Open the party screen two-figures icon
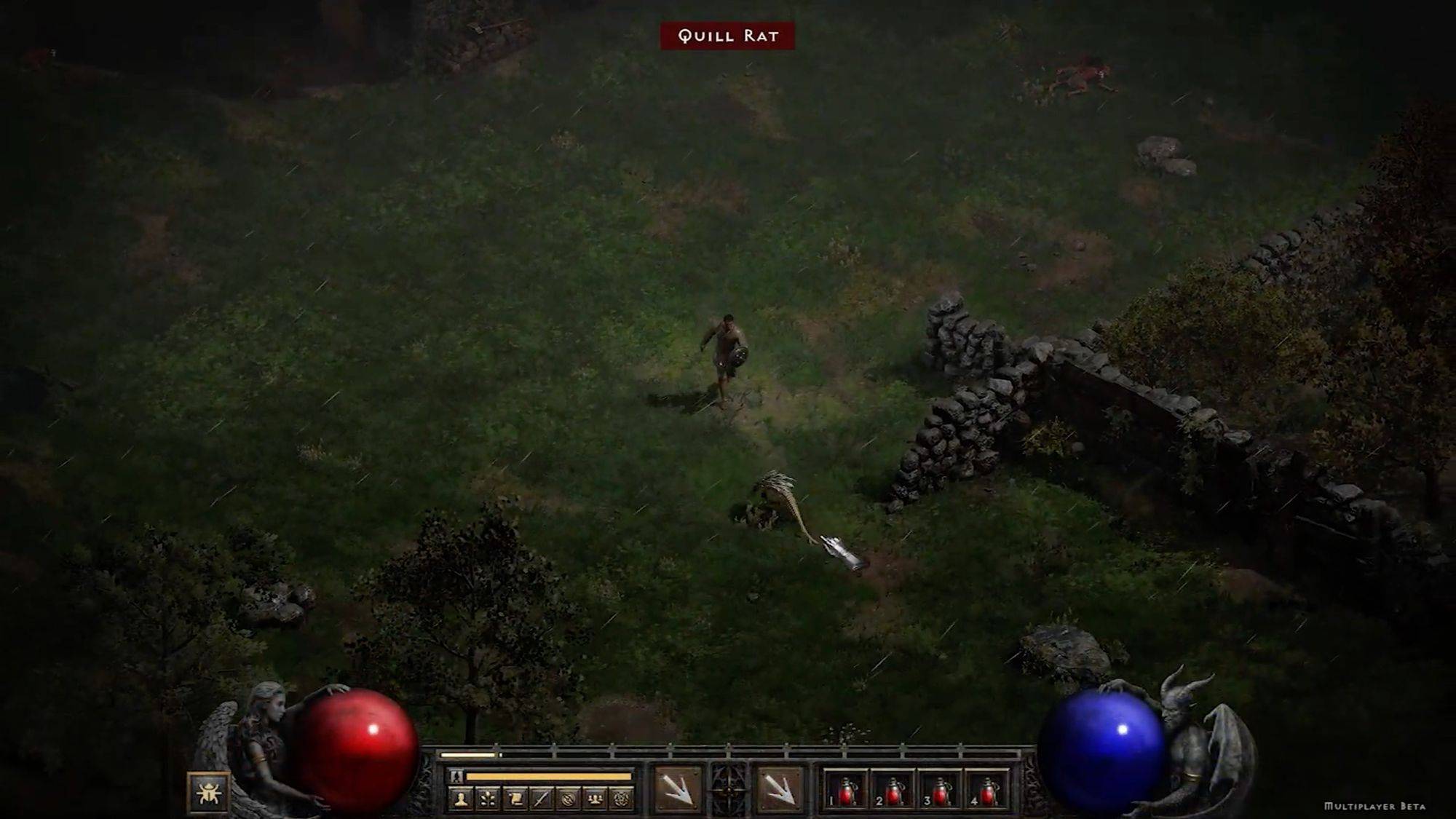 tap(595, 799)
